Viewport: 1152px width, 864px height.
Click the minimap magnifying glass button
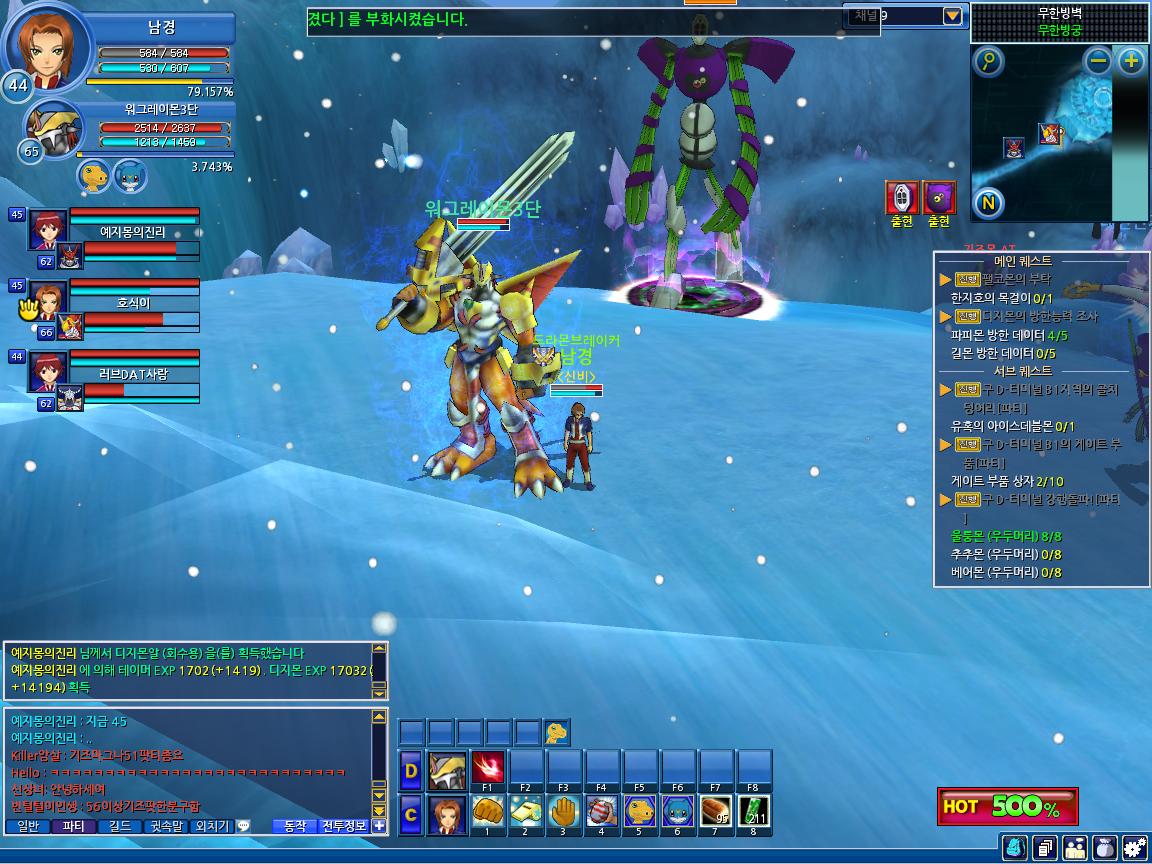pos(988,62)
